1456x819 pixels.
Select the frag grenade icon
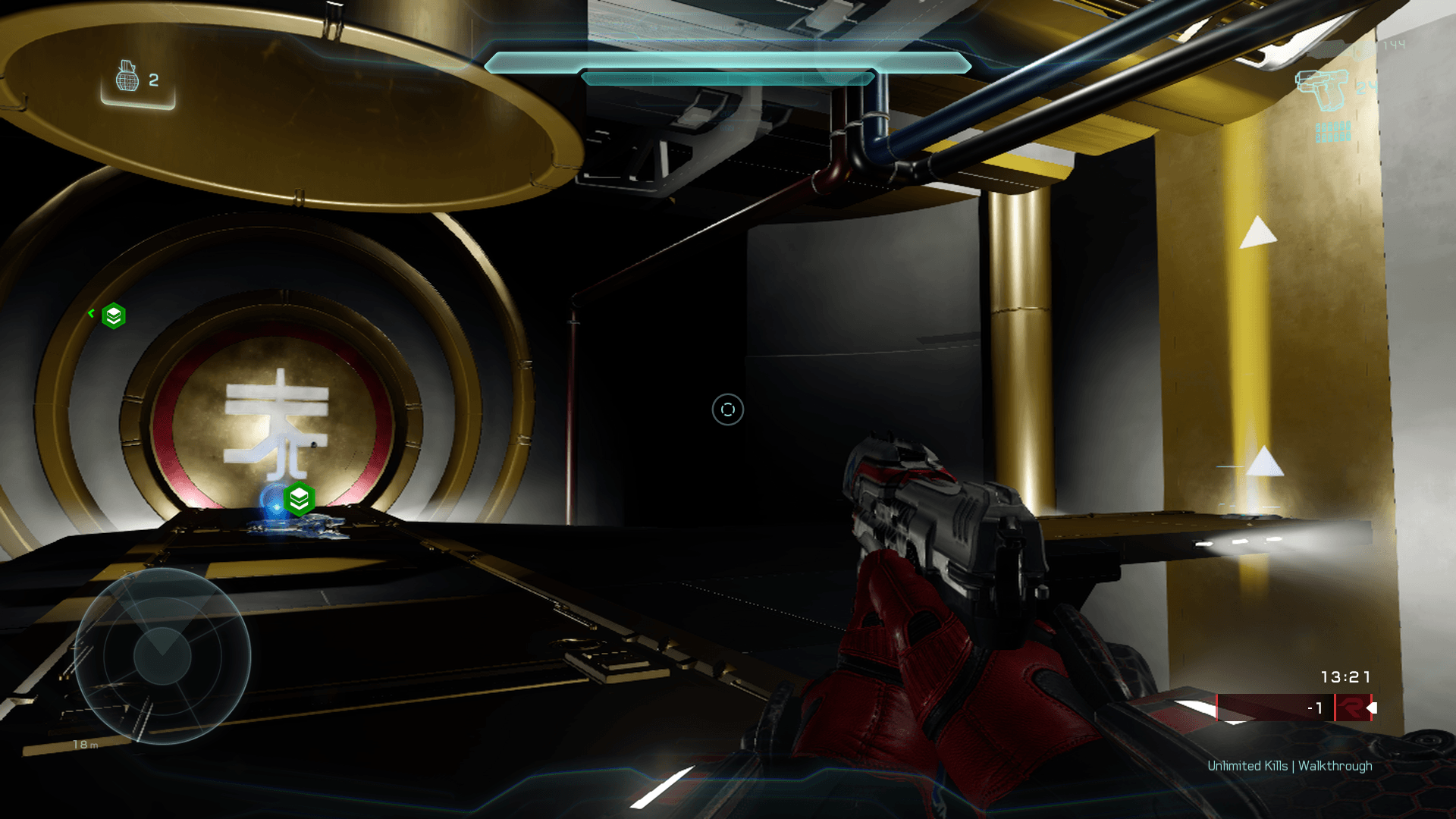tap(127, 77)
